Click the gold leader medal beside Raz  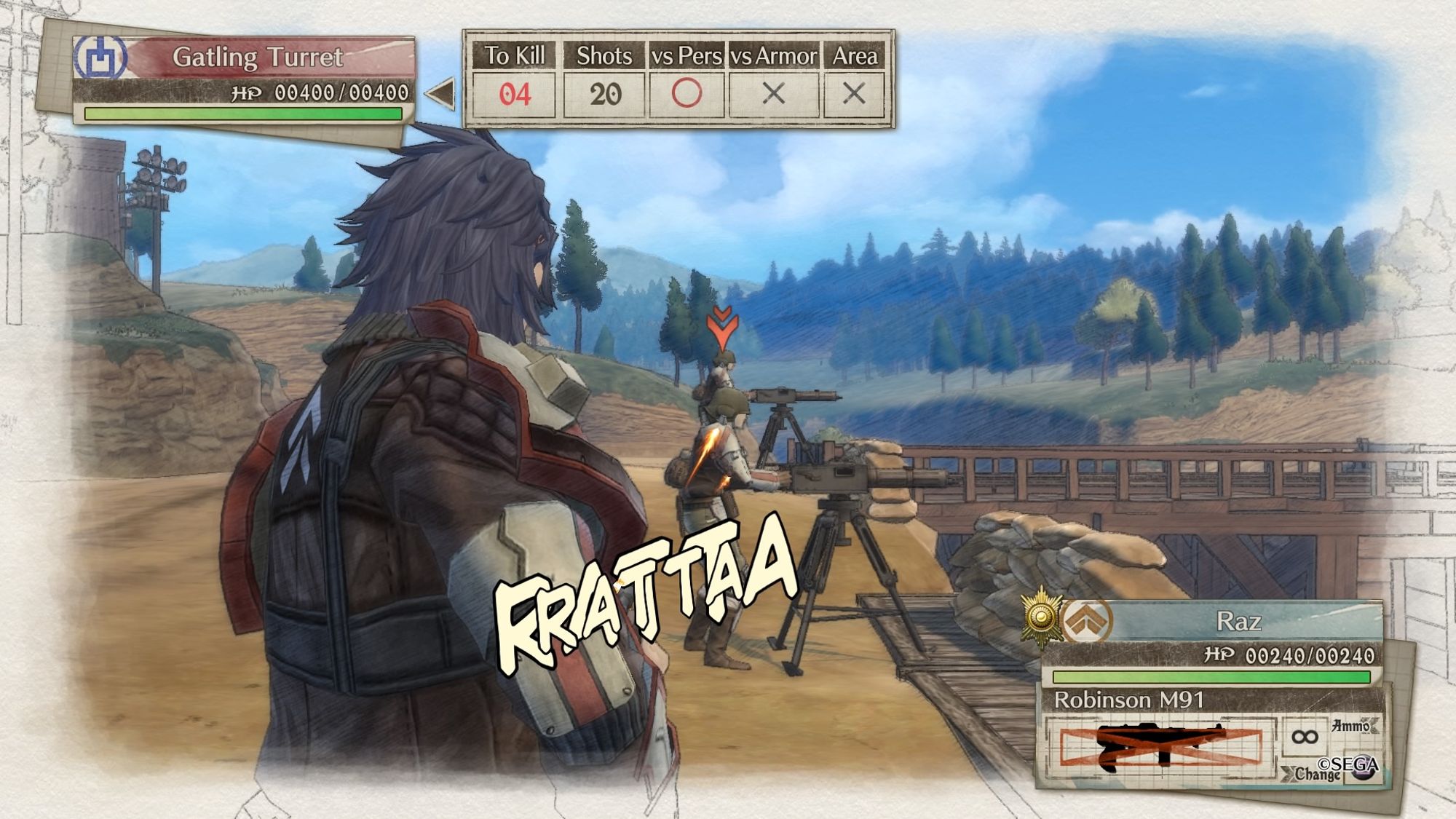[1041, 617]
